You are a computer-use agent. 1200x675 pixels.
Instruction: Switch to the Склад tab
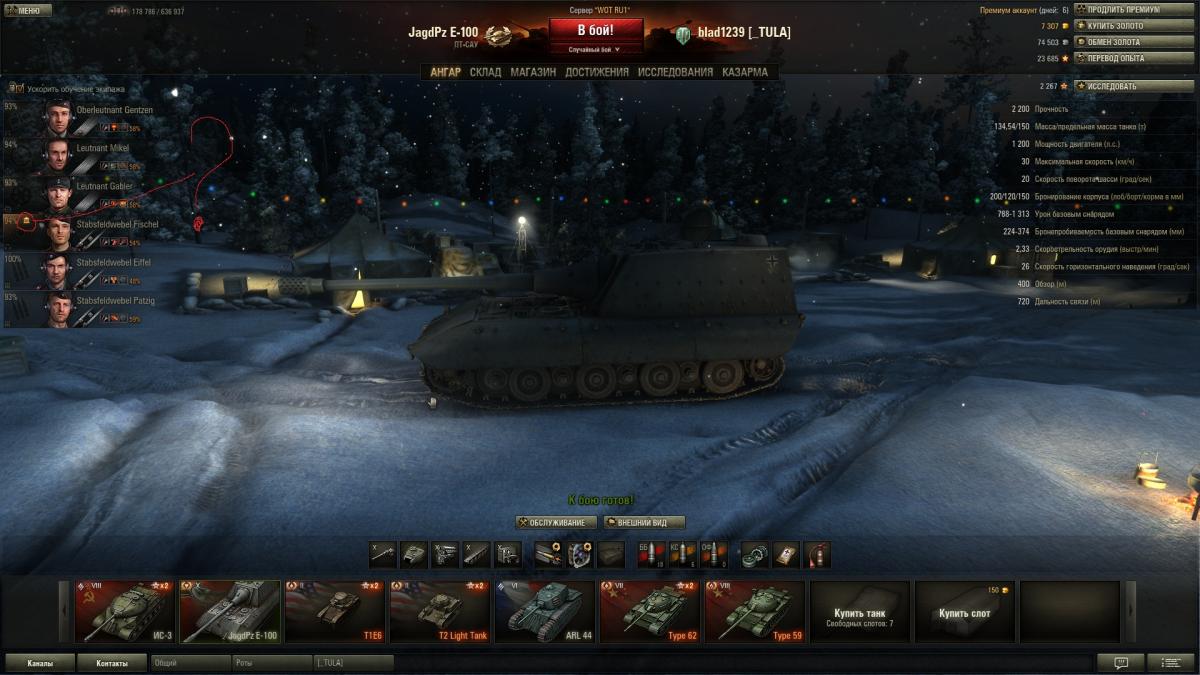[x=485, y=72]
